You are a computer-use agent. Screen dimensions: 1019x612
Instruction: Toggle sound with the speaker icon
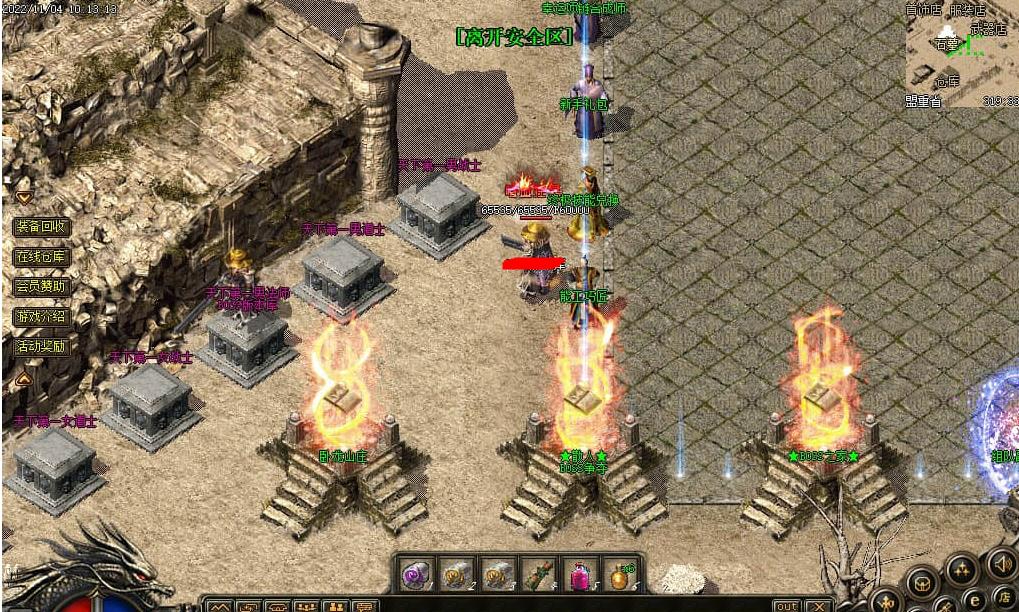(x=1000, y=565)
